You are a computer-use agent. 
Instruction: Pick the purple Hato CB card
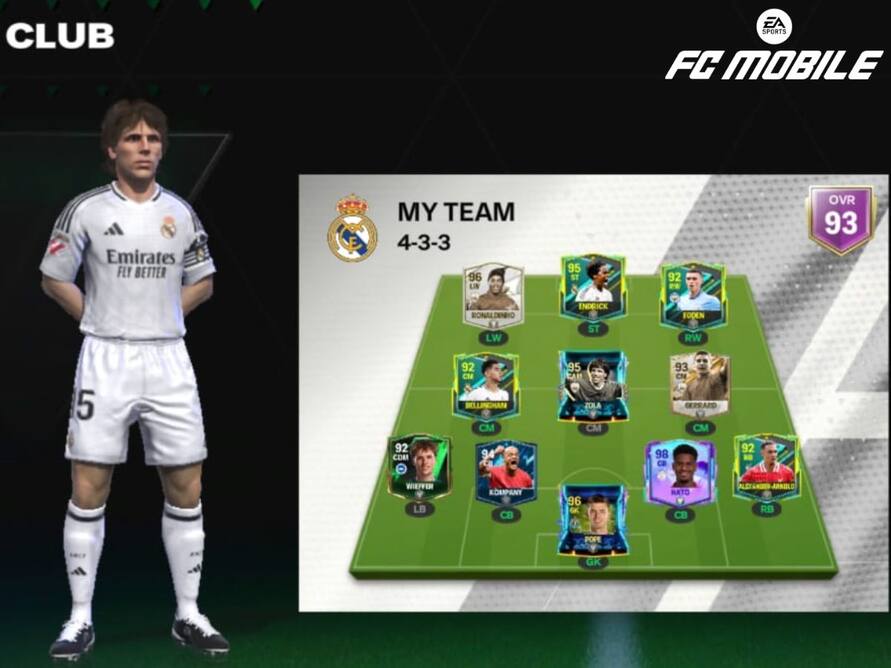679,472
